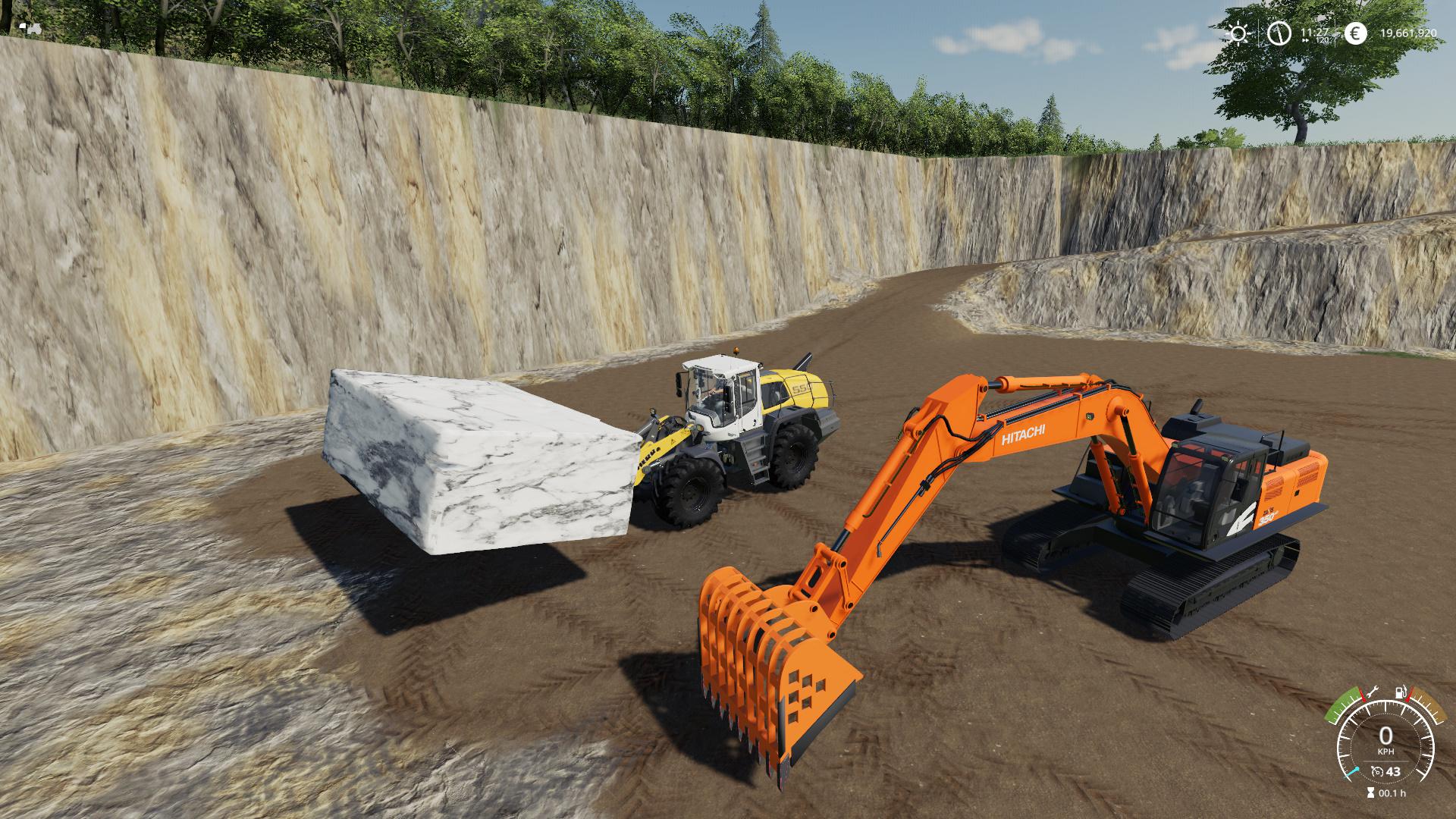Click the fast-forward arrows under the clock

coord(1306,40)
